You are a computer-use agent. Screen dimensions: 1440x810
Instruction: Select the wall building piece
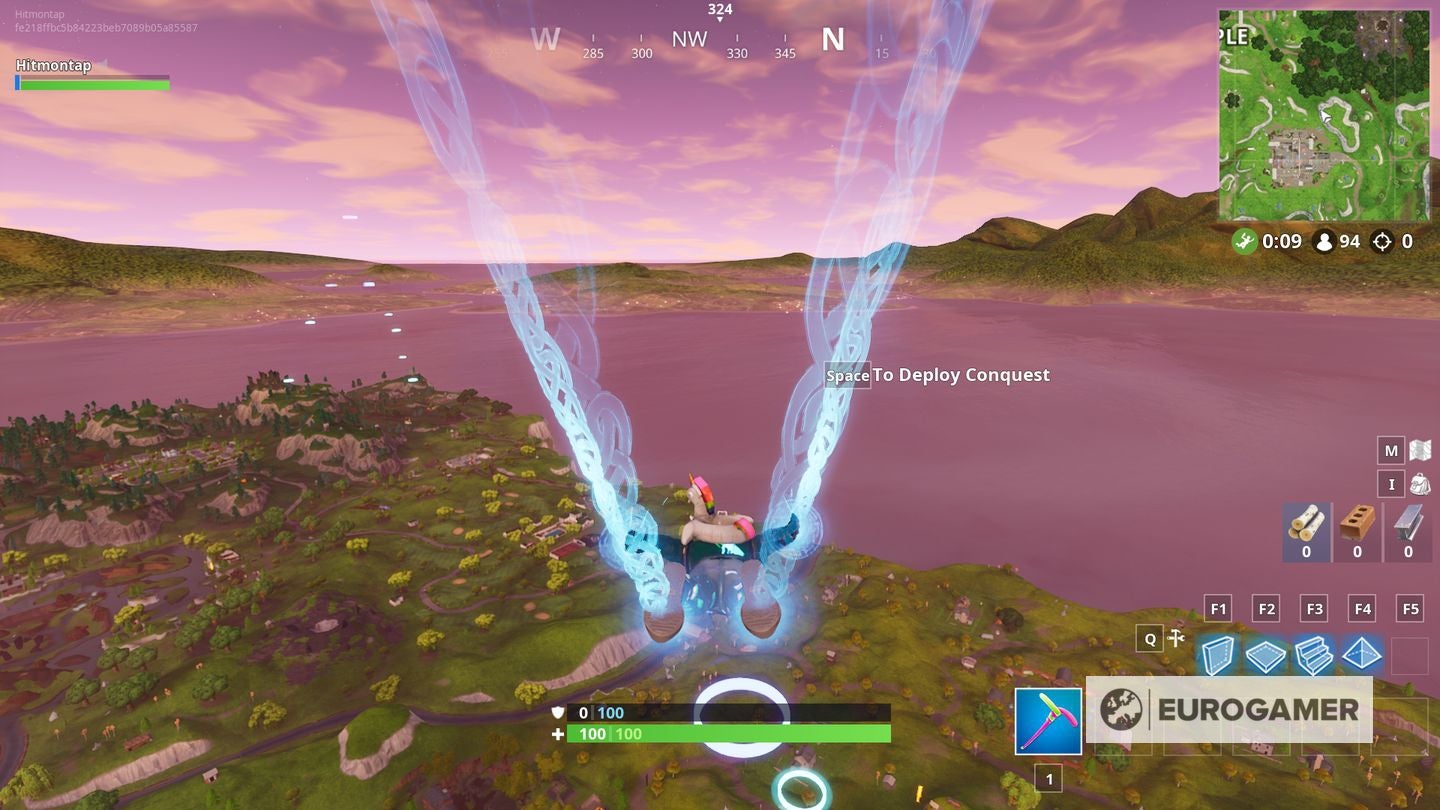[x=1218, y=656]
